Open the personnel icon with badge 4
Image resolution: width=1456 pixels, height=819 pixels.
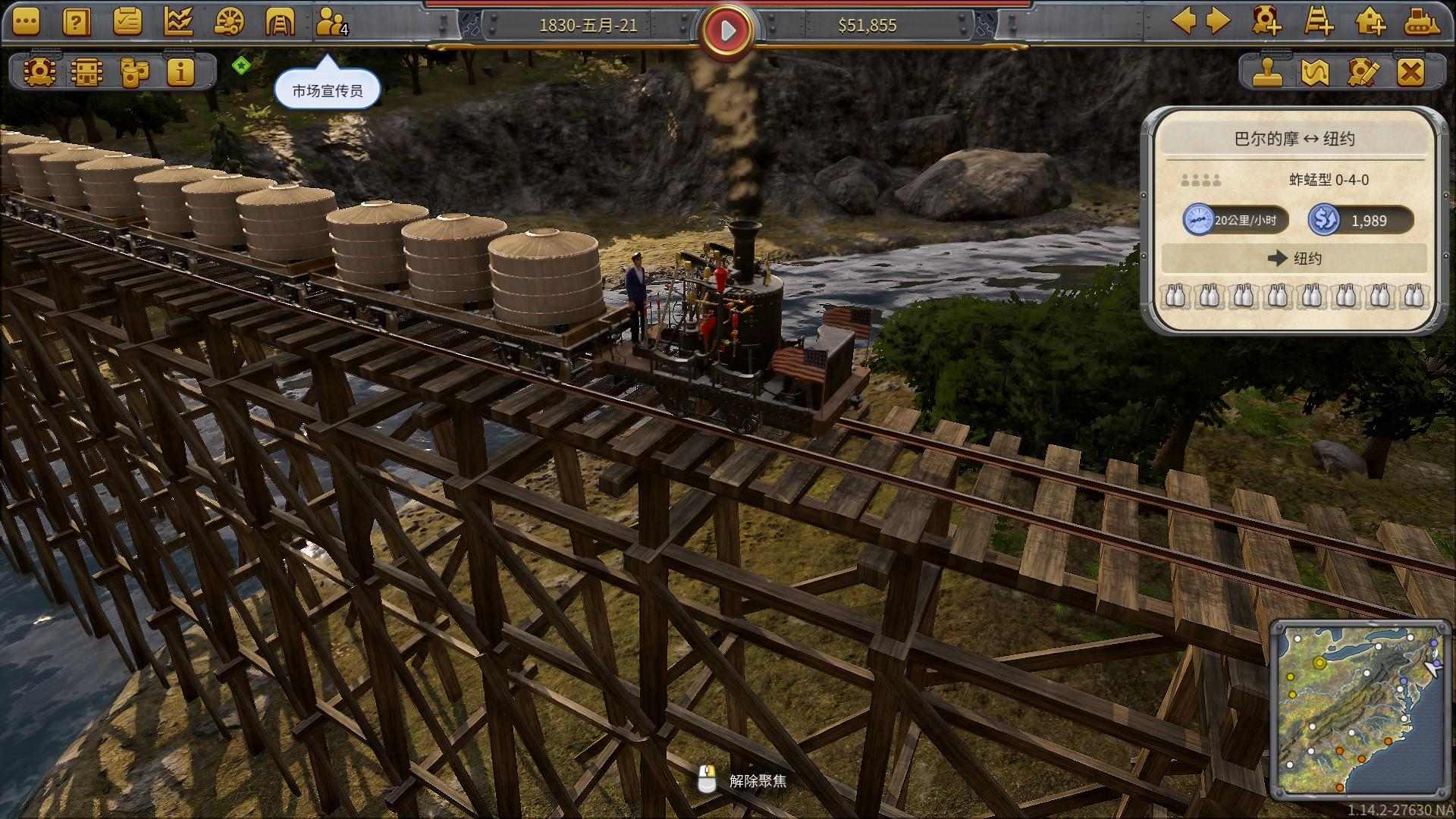[331, 23]
